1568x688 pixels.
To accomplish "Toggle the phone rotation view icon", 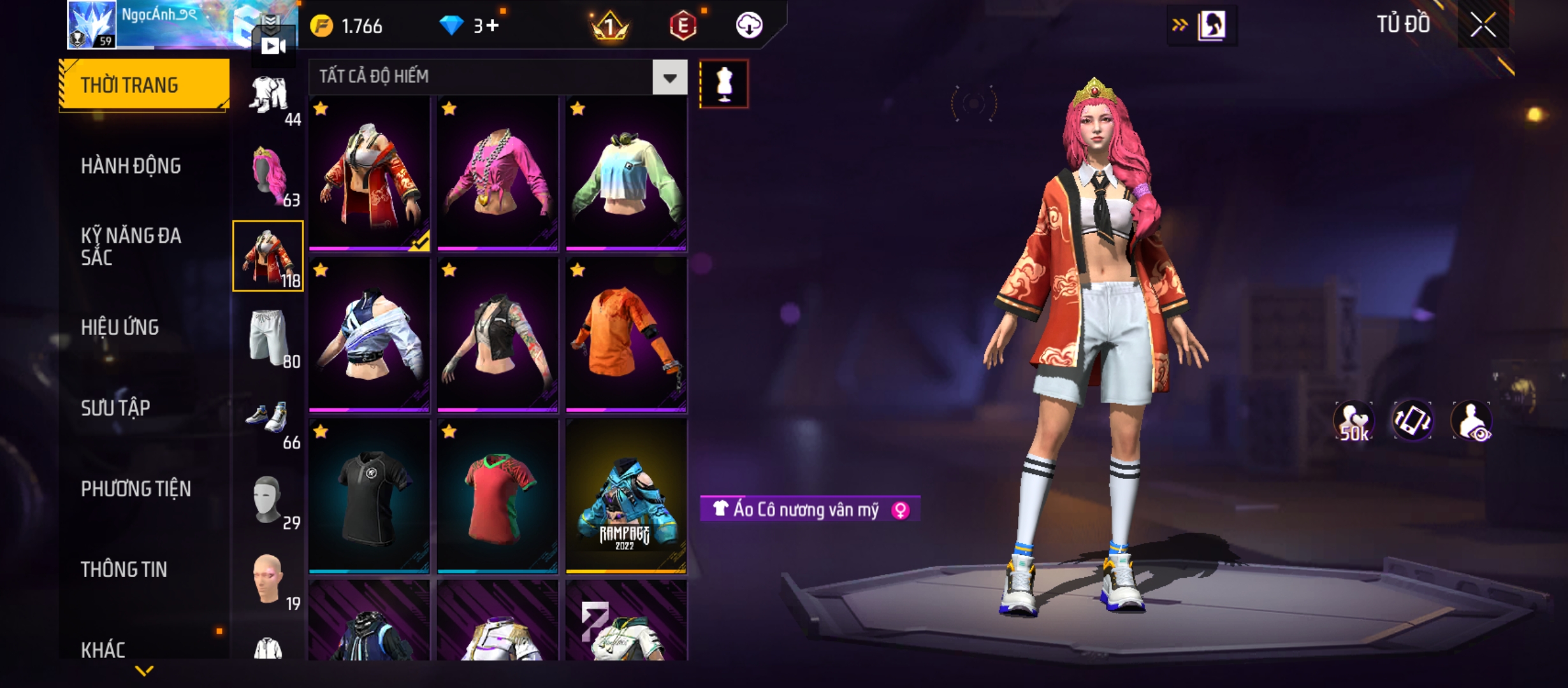I will [x=1412, y=421].
